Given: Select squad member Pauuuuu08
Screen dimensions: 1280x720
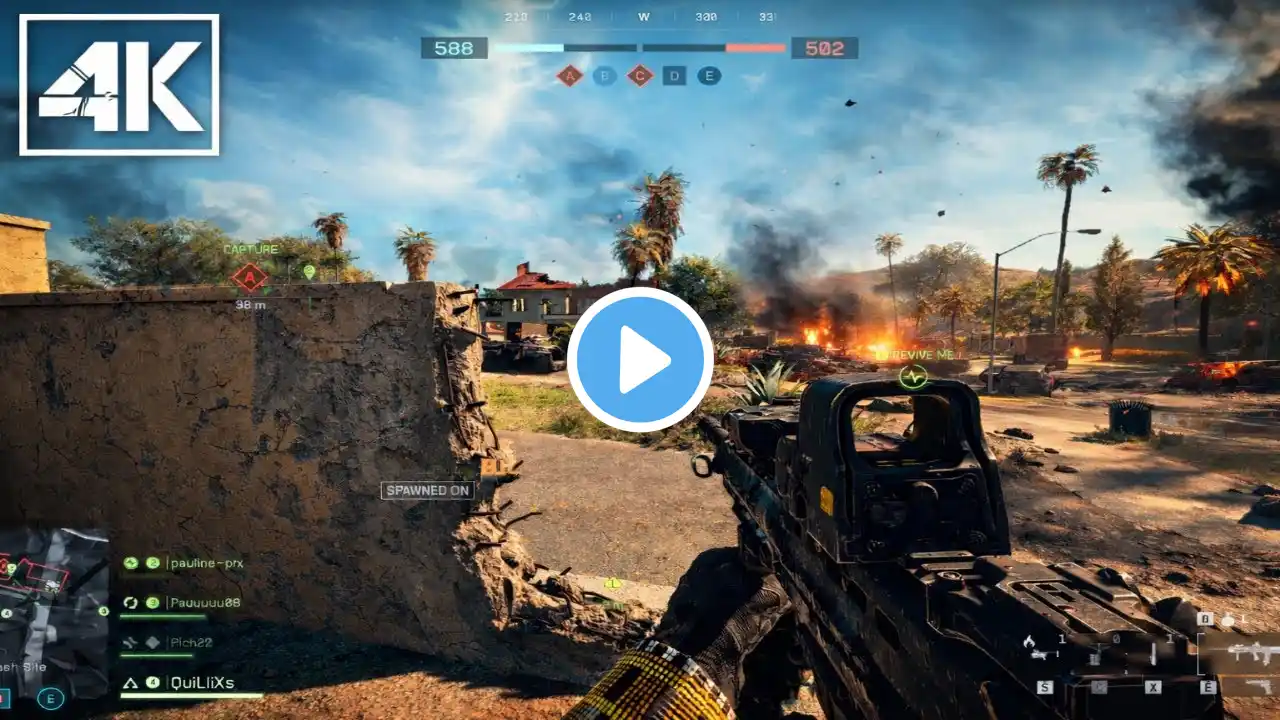Looking at the screenshot, I should [204, 603].
